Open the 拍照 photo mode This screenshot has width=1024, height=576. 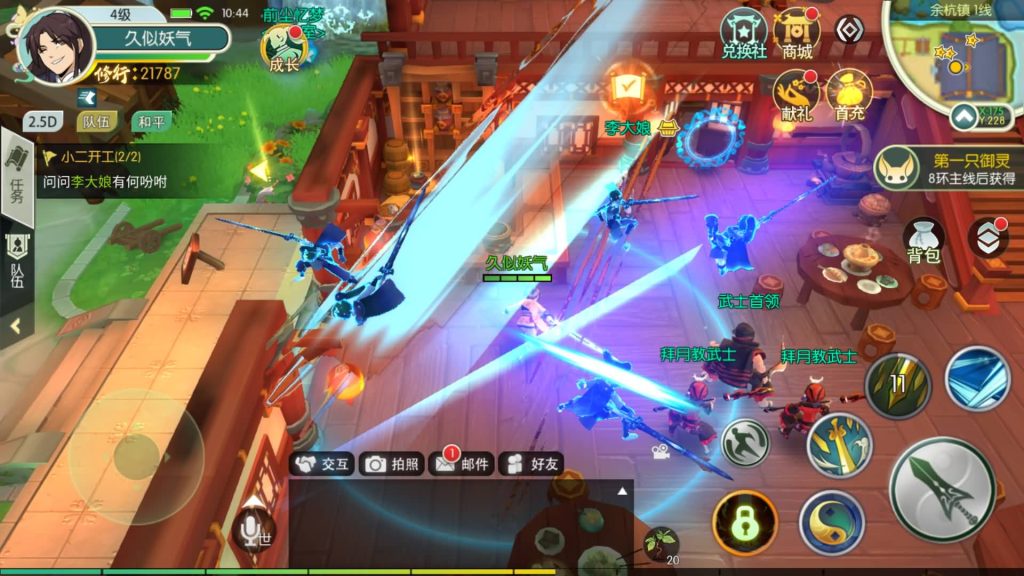click(x=392, y=463)
